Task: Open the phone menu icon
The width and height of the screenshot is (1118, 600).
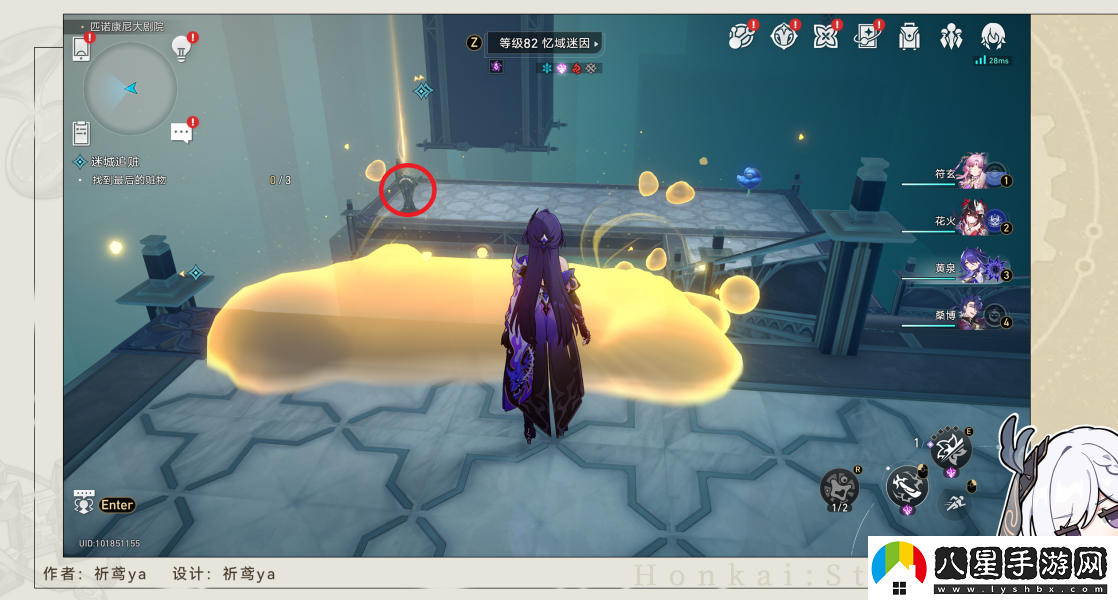Action: (82, 47)
